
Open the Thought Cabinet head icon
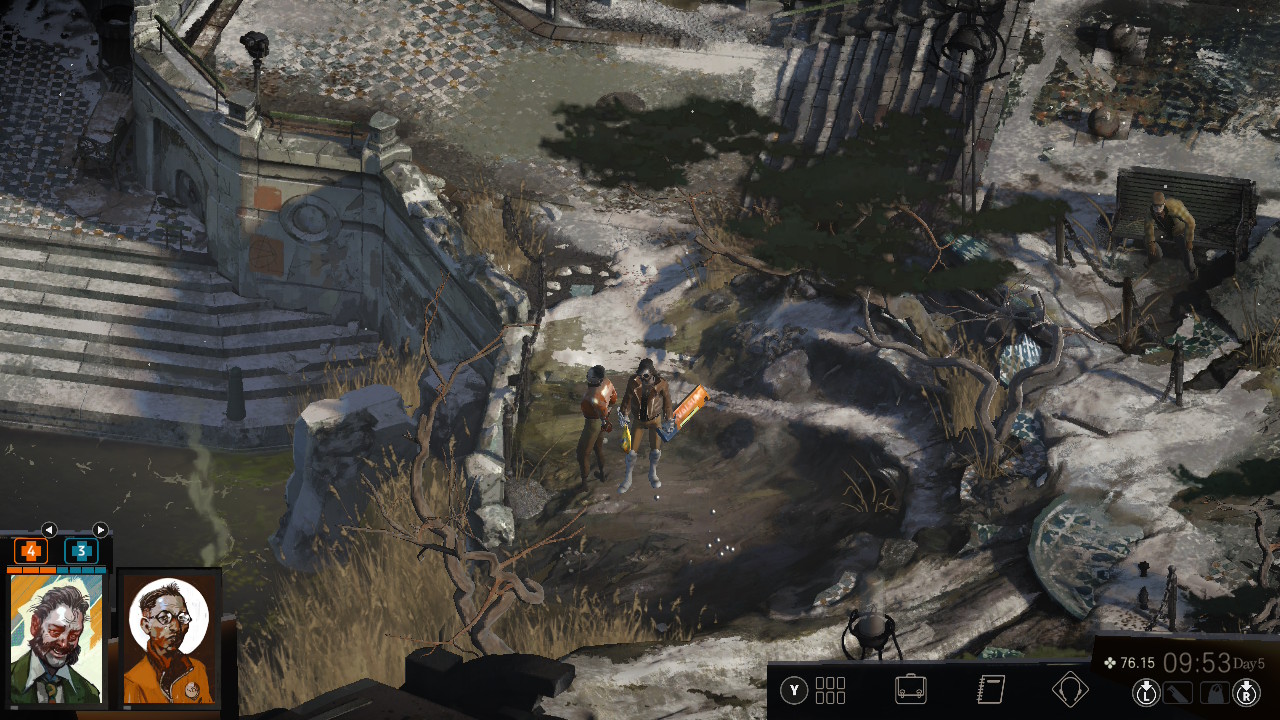tap(1070, 690)
